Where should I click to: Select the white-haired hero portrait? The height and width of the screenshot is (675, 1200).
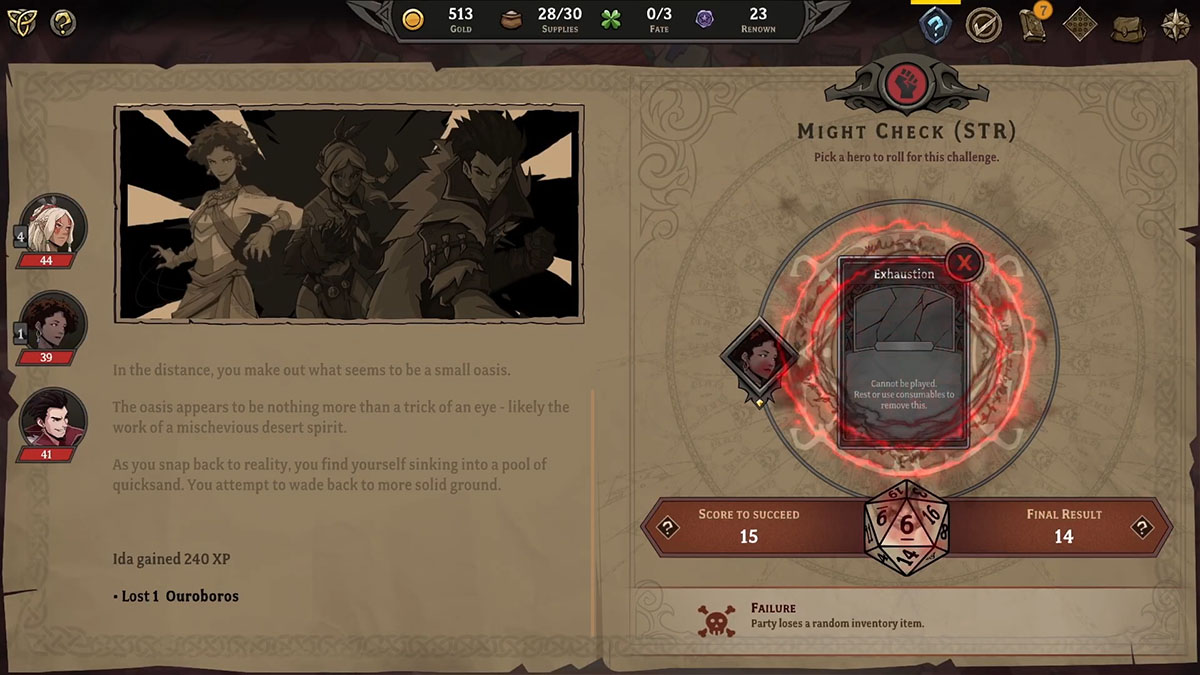tap(55, 228)
